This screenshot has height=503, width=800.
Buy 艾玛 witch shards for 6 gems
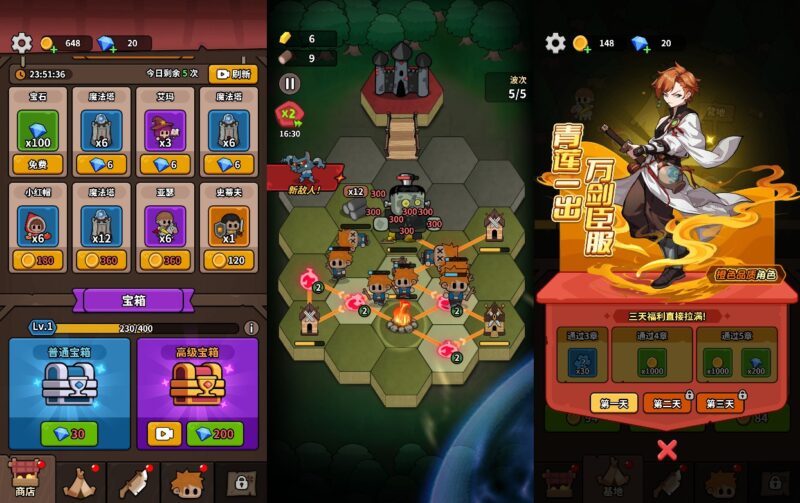coord(165,165)
